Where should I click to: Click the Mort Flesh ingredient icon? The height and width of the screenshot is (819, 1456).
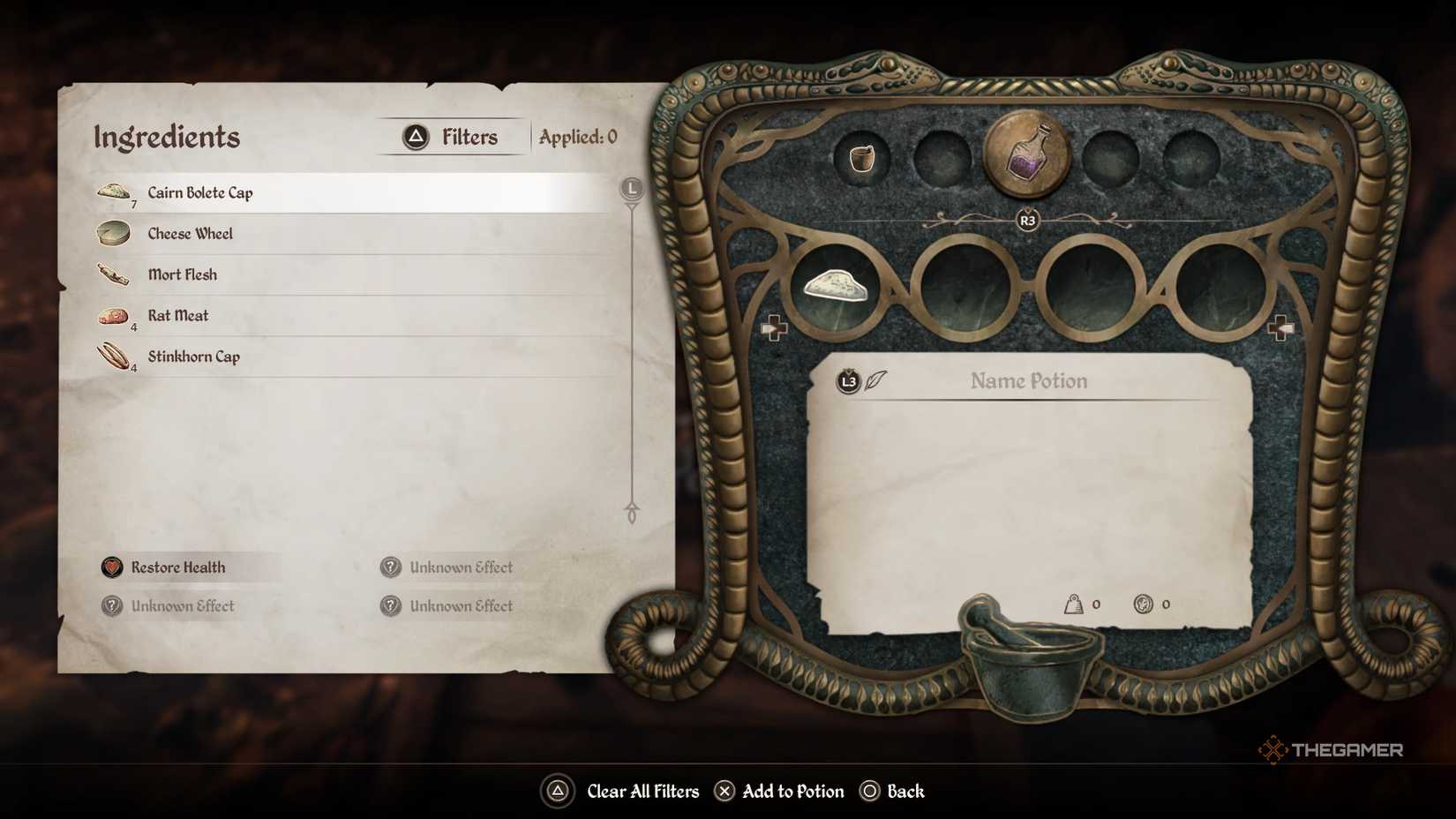point(116,274)
